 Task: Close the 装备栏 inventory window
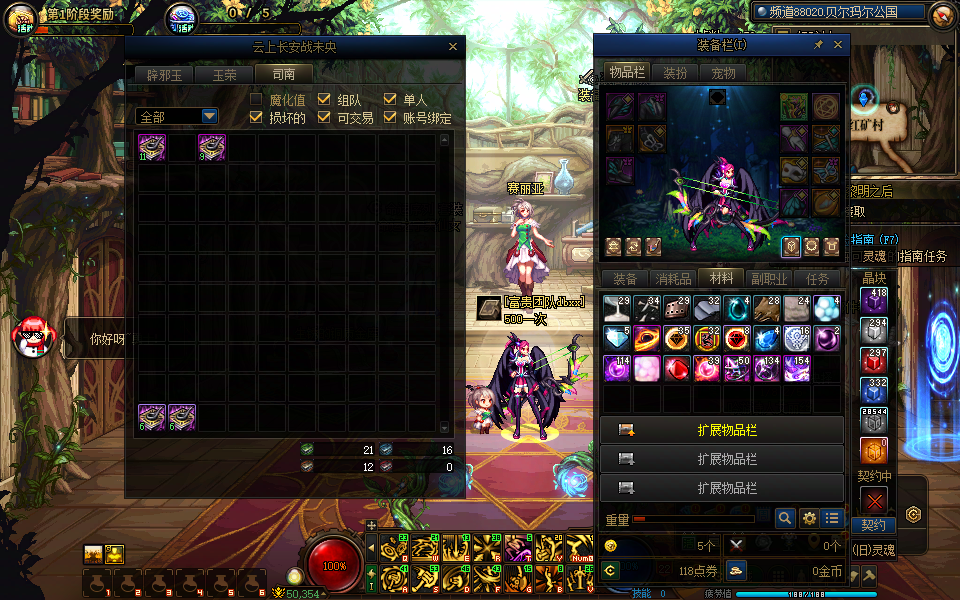click(838, 45)
